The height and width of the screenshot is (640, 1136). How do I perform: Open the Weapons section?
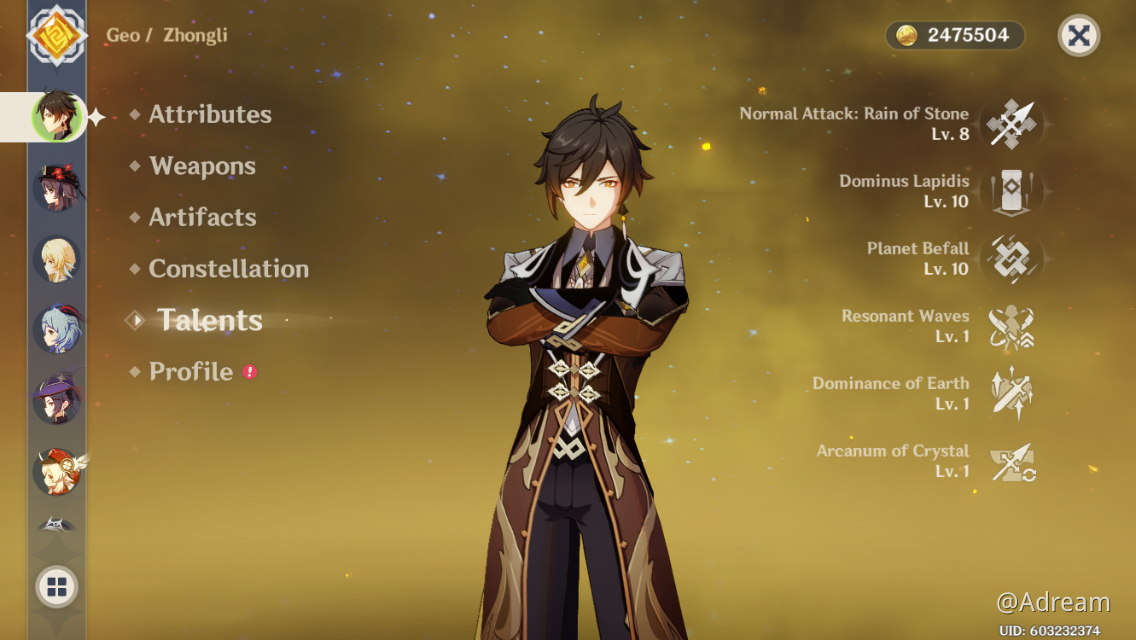(x=202, y=166)
